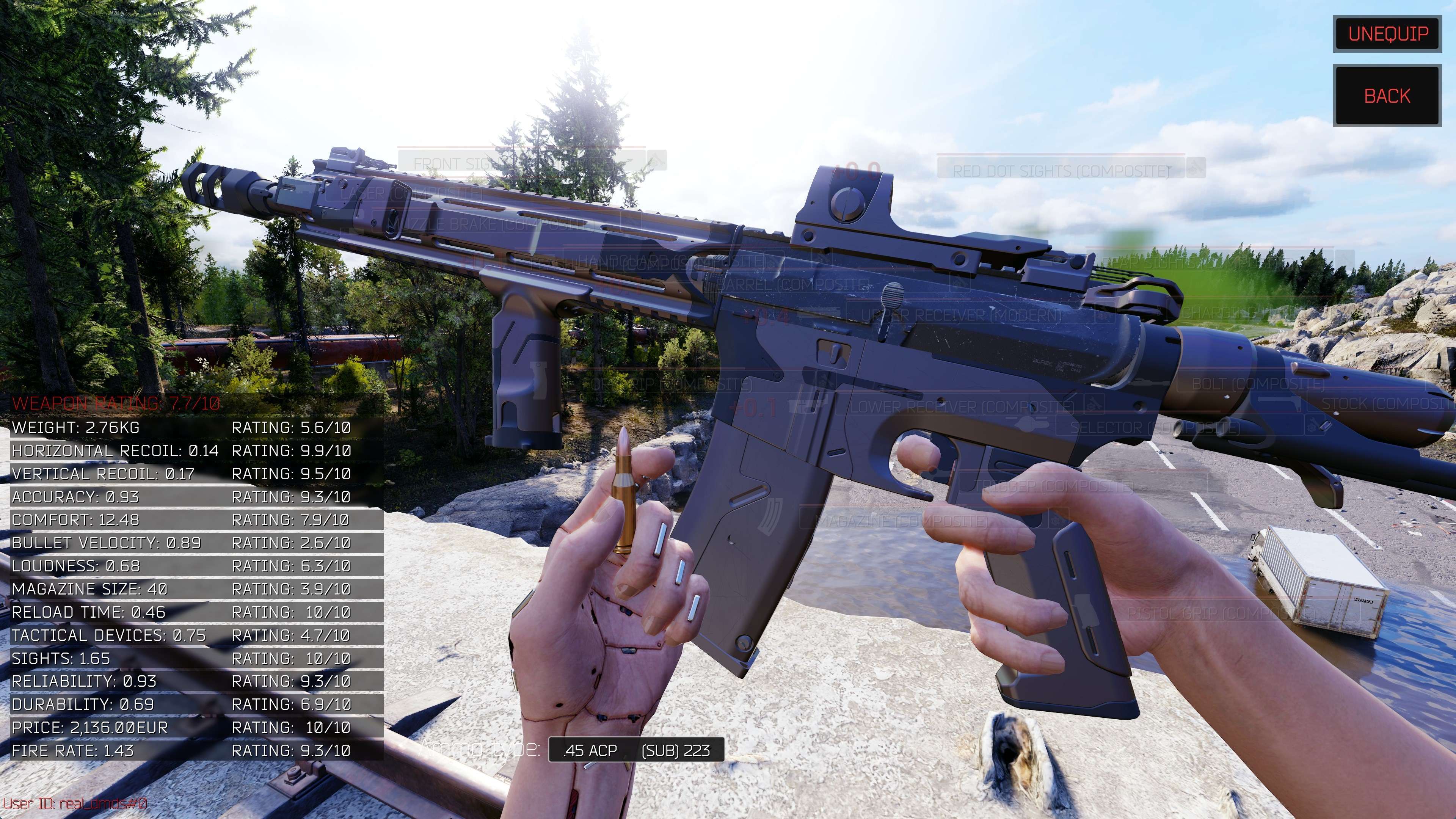Unequip the current weapon

pos(1388,34)
